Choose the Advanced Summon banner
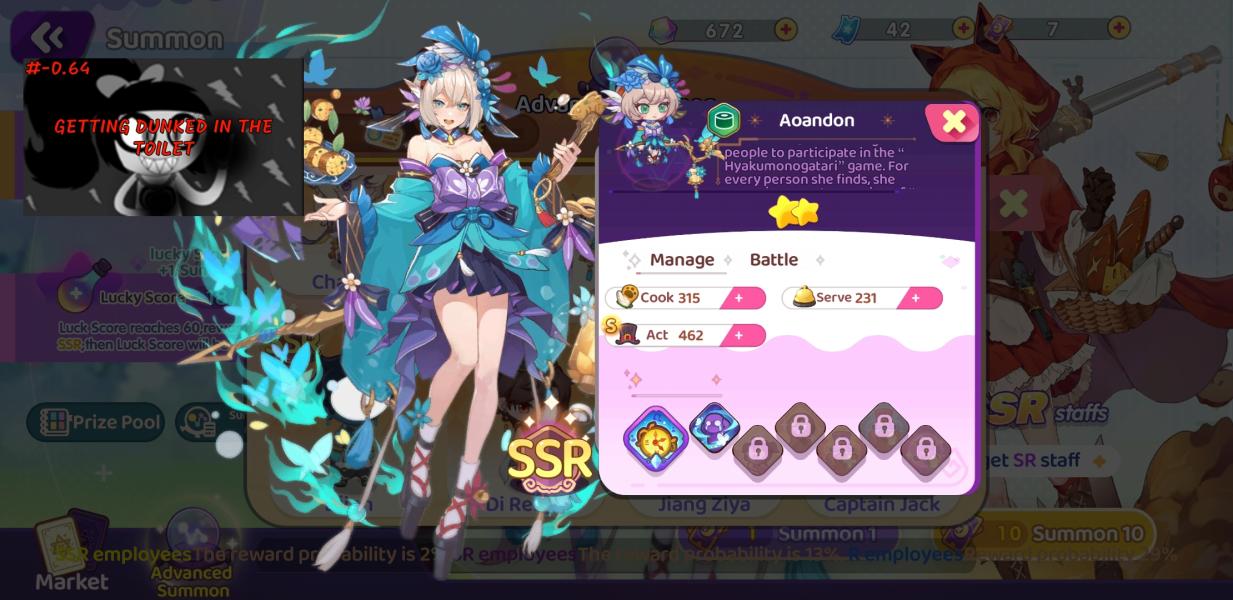 pyautogui.click(x=192, y=560)
